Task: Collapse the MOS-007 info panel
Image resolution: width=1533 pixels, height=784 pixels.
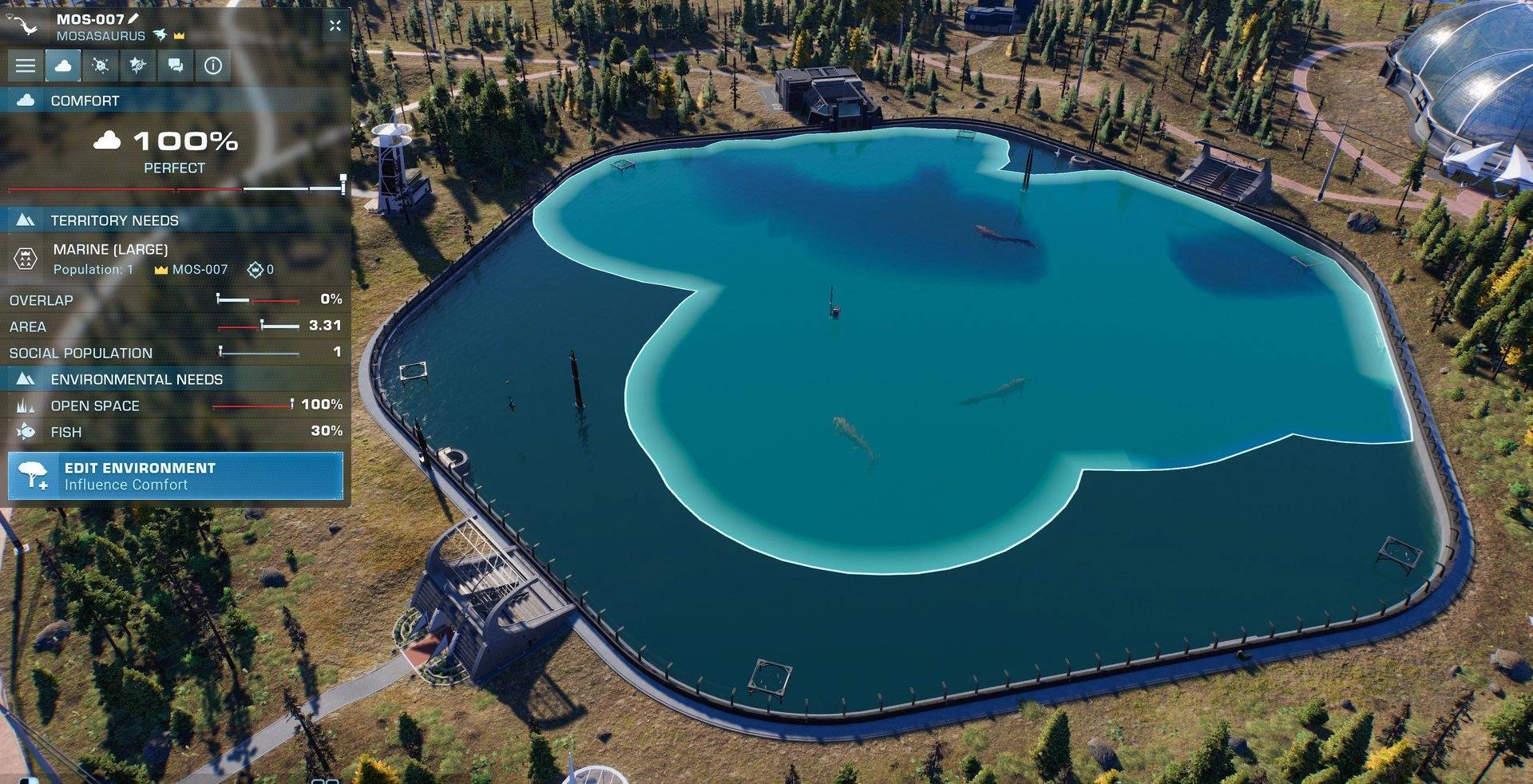Action: (x=335, y=26)
